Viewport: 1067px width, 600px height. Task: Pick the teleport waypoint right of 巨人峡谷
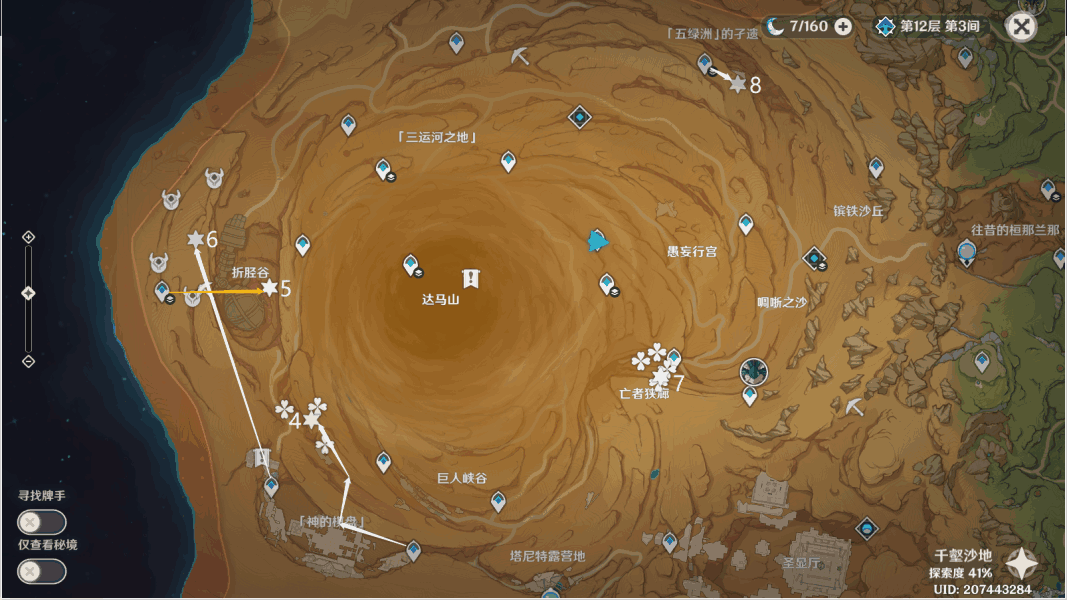coord(498,500)
